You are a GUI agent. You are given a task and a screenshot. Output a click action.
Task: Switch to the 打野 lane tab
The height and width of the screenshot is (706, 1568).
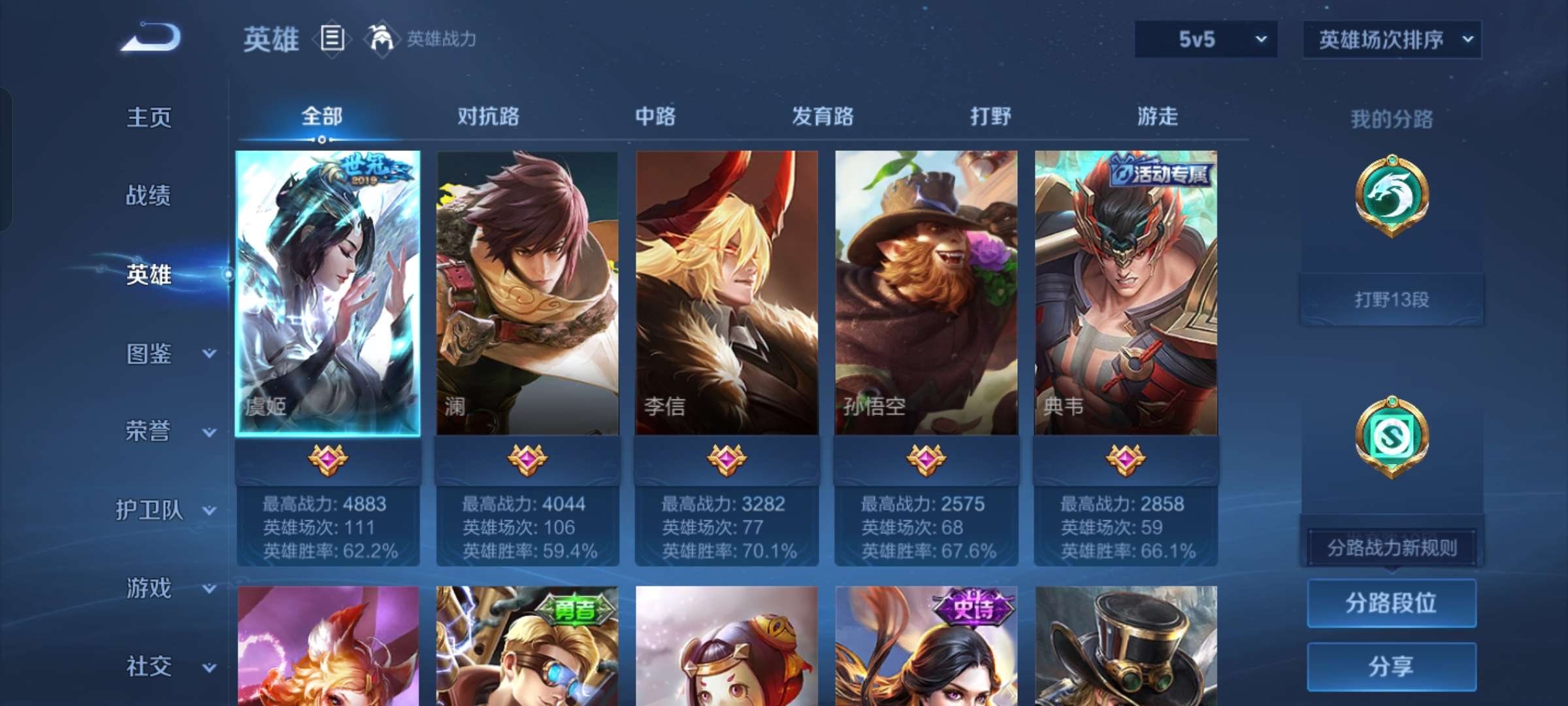pyautogui.click(x=989, y=116)
